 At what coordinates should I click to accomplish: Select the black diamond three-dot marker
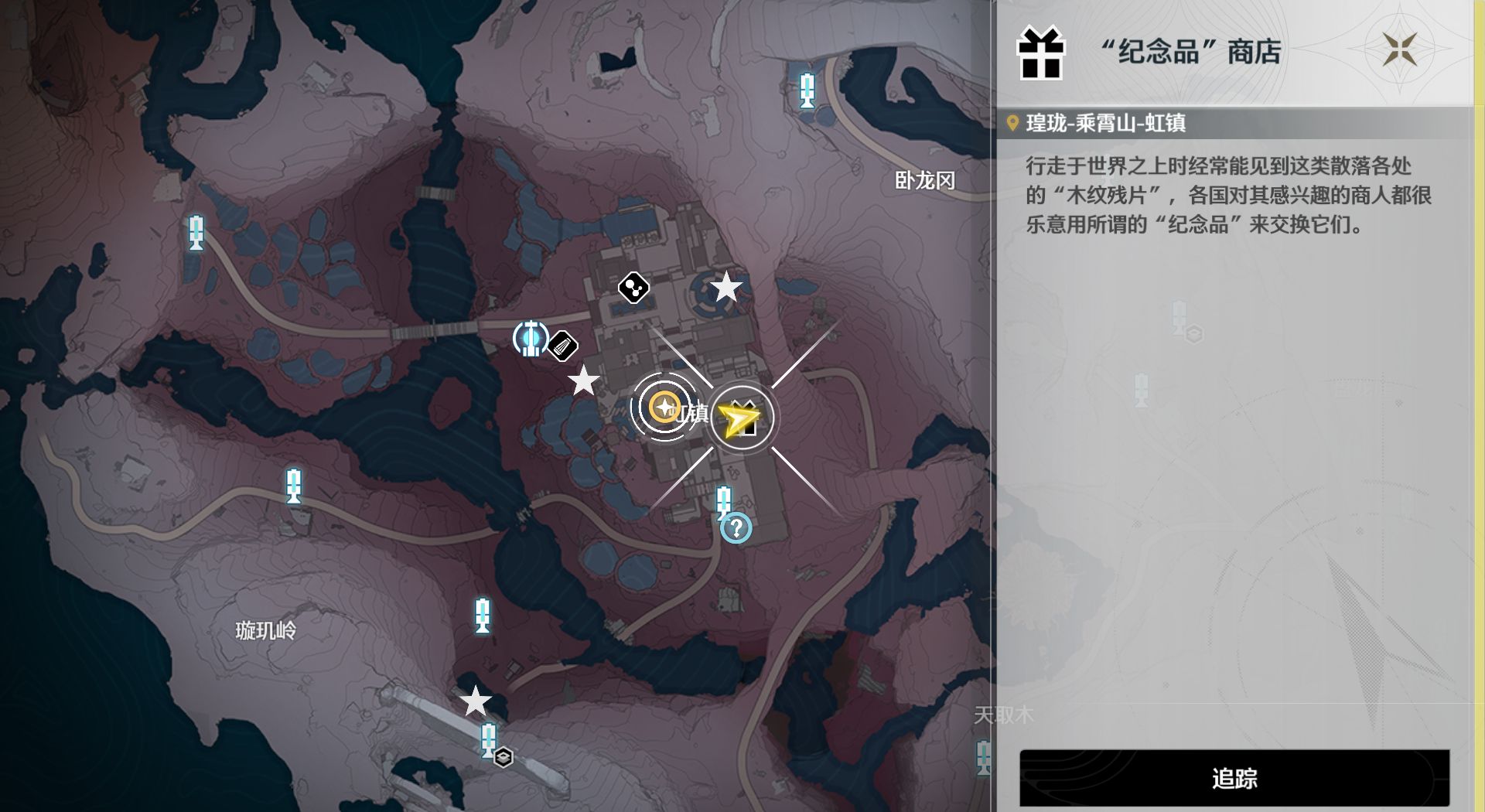[633, 288]
